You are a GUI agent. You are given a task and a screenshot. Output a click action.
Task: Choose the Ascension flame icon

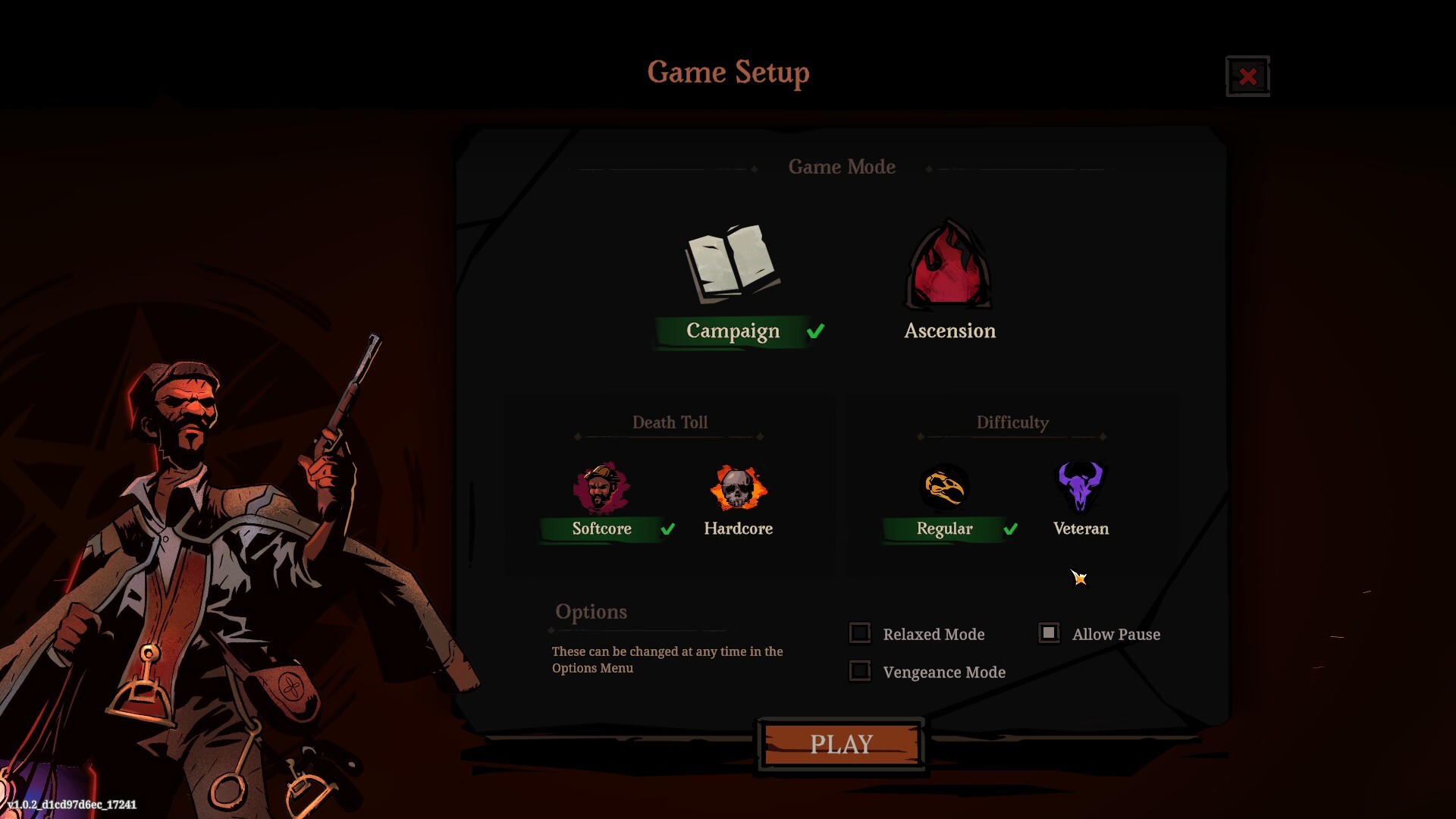click(948, 267)
